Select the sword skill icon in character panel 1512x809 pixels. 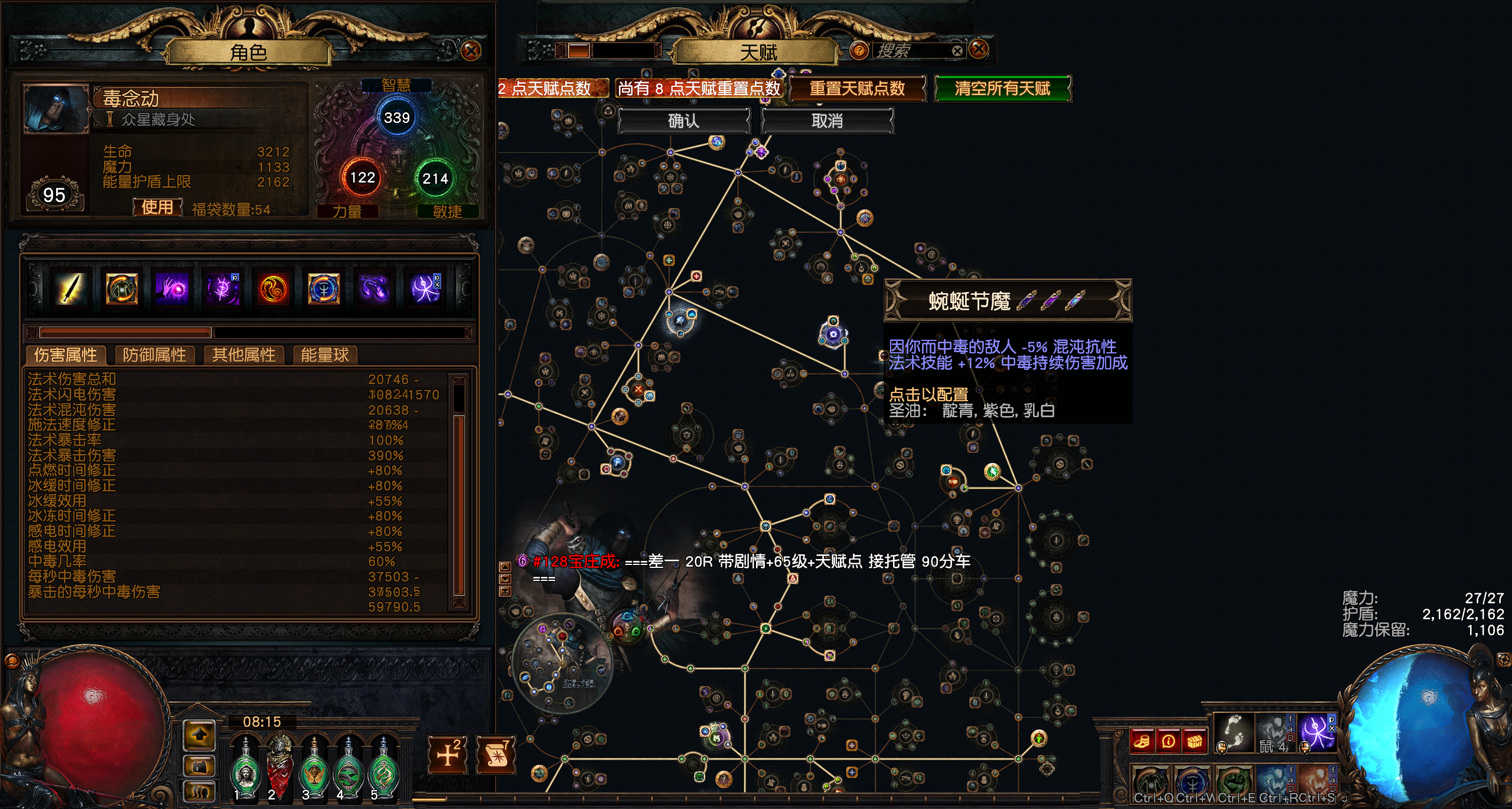coord(71,289)
